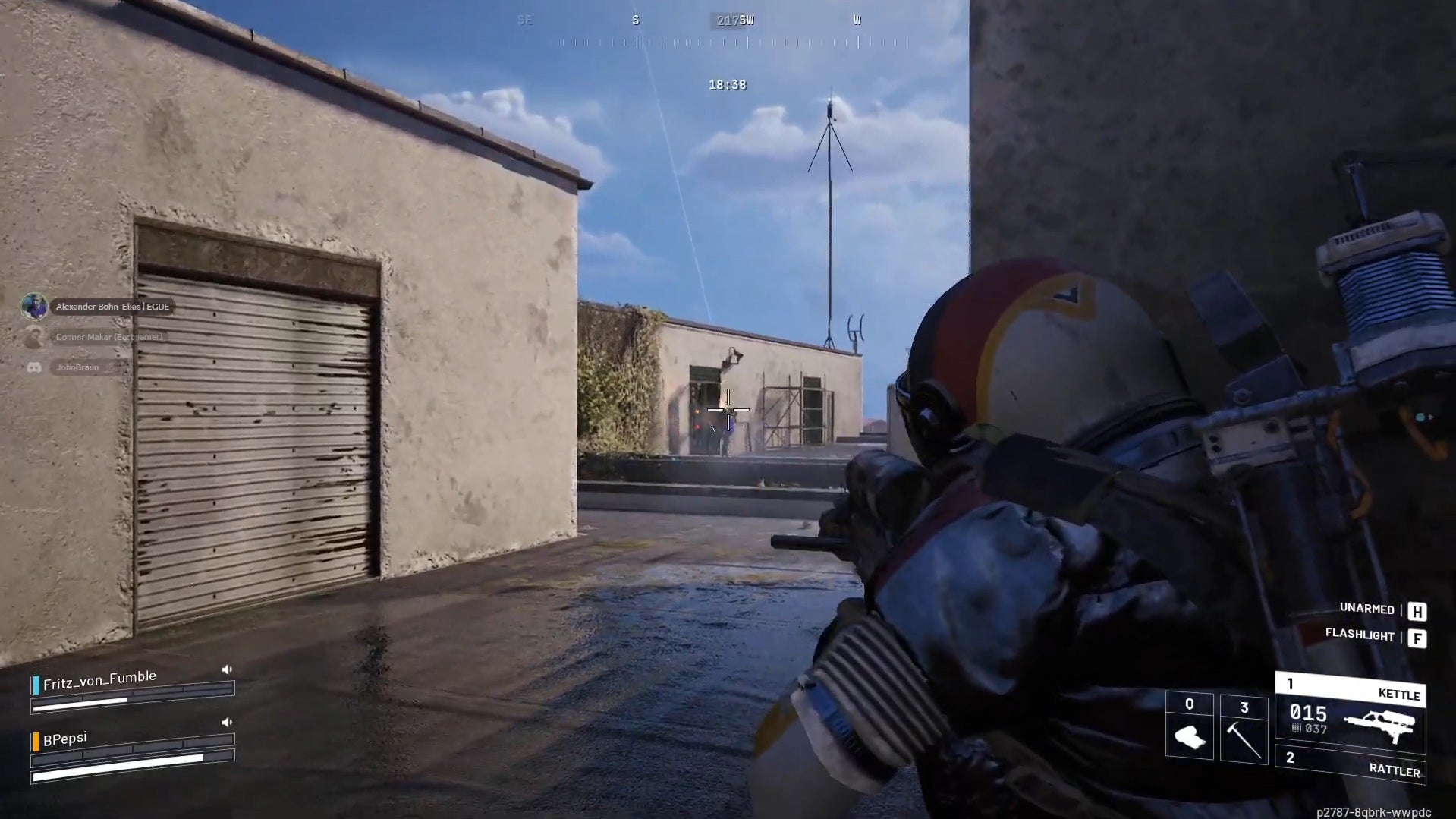
Task: Click teammate BPepsi's name
Action: tap(65, 739)
